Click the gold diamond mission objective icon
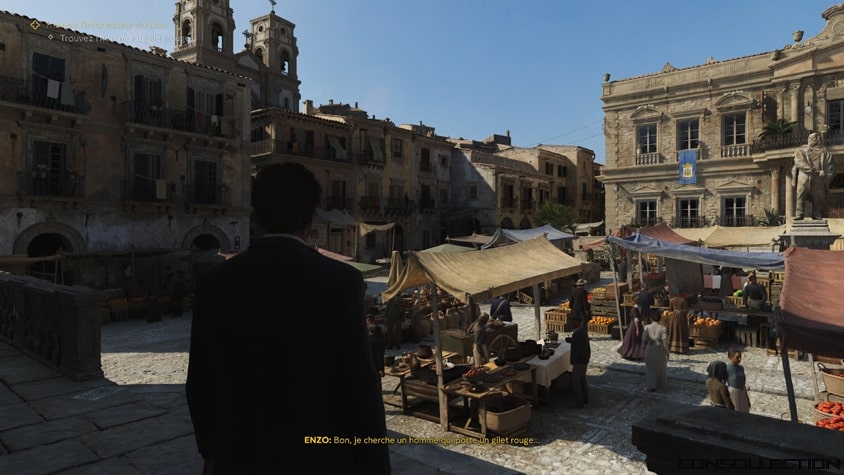This screenshot has width=844, height=475. click(x=35, y=24)
